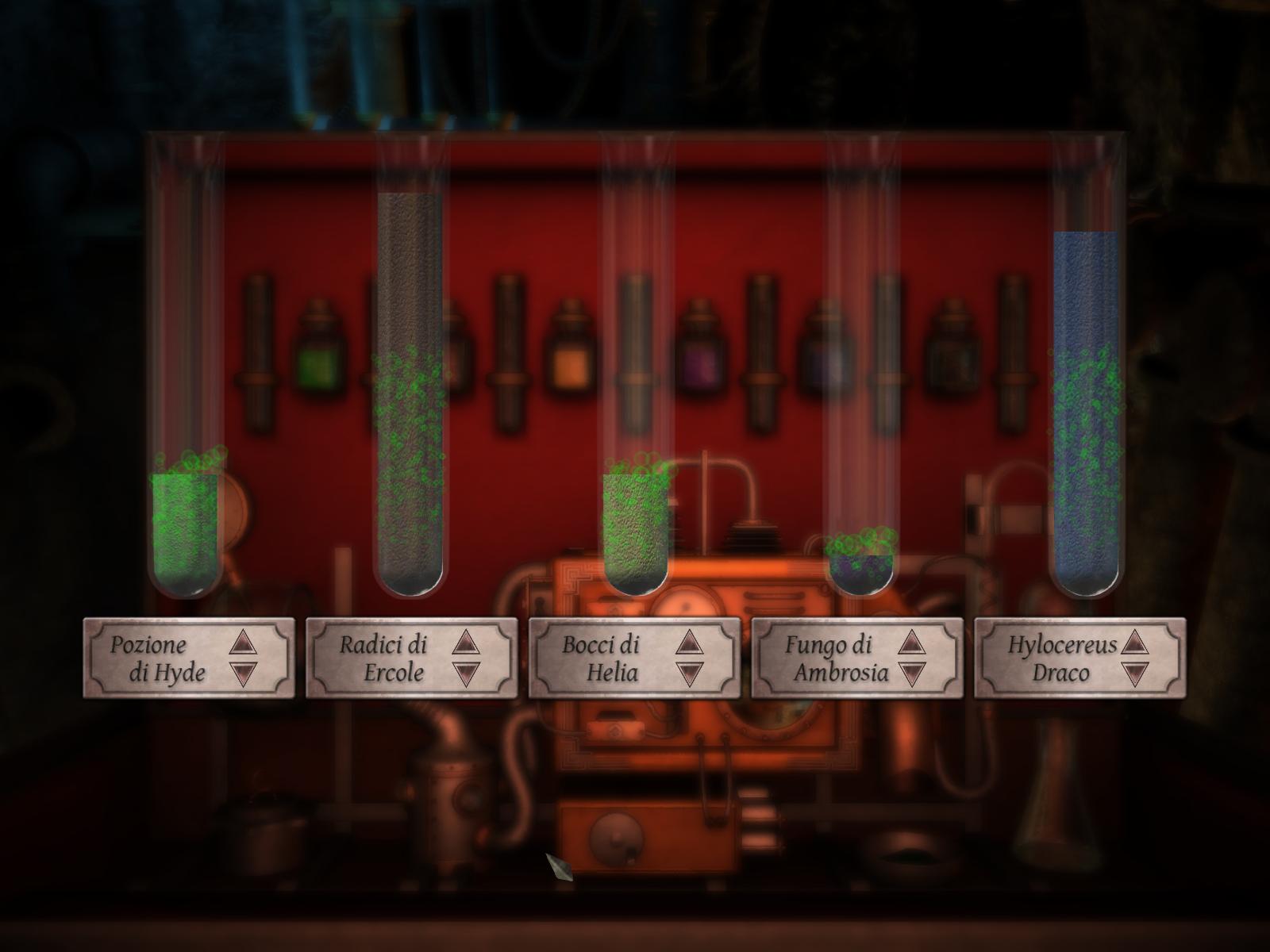Decrease the Pozione di Hyde level
1270x952 pixels.
(x=244, y=674)
